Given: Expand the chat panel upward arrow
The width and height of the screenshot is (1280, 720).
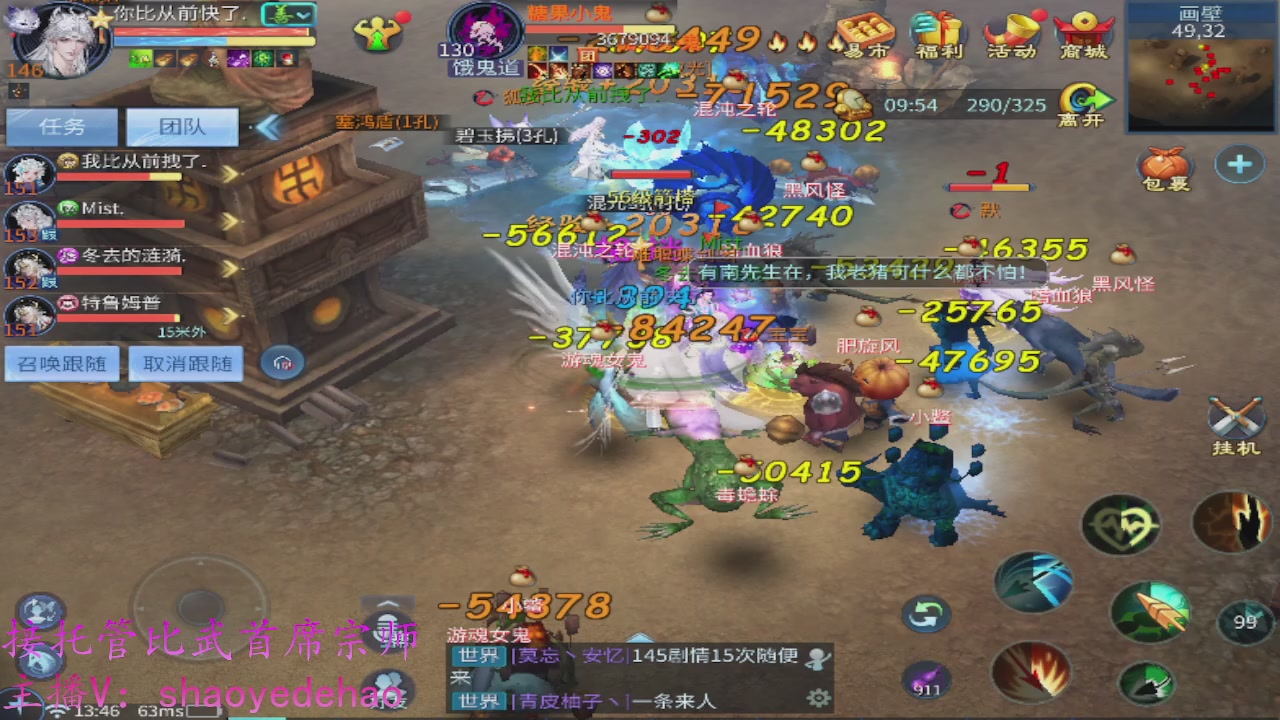Looking at the screenshot, I should coord(388,605).
